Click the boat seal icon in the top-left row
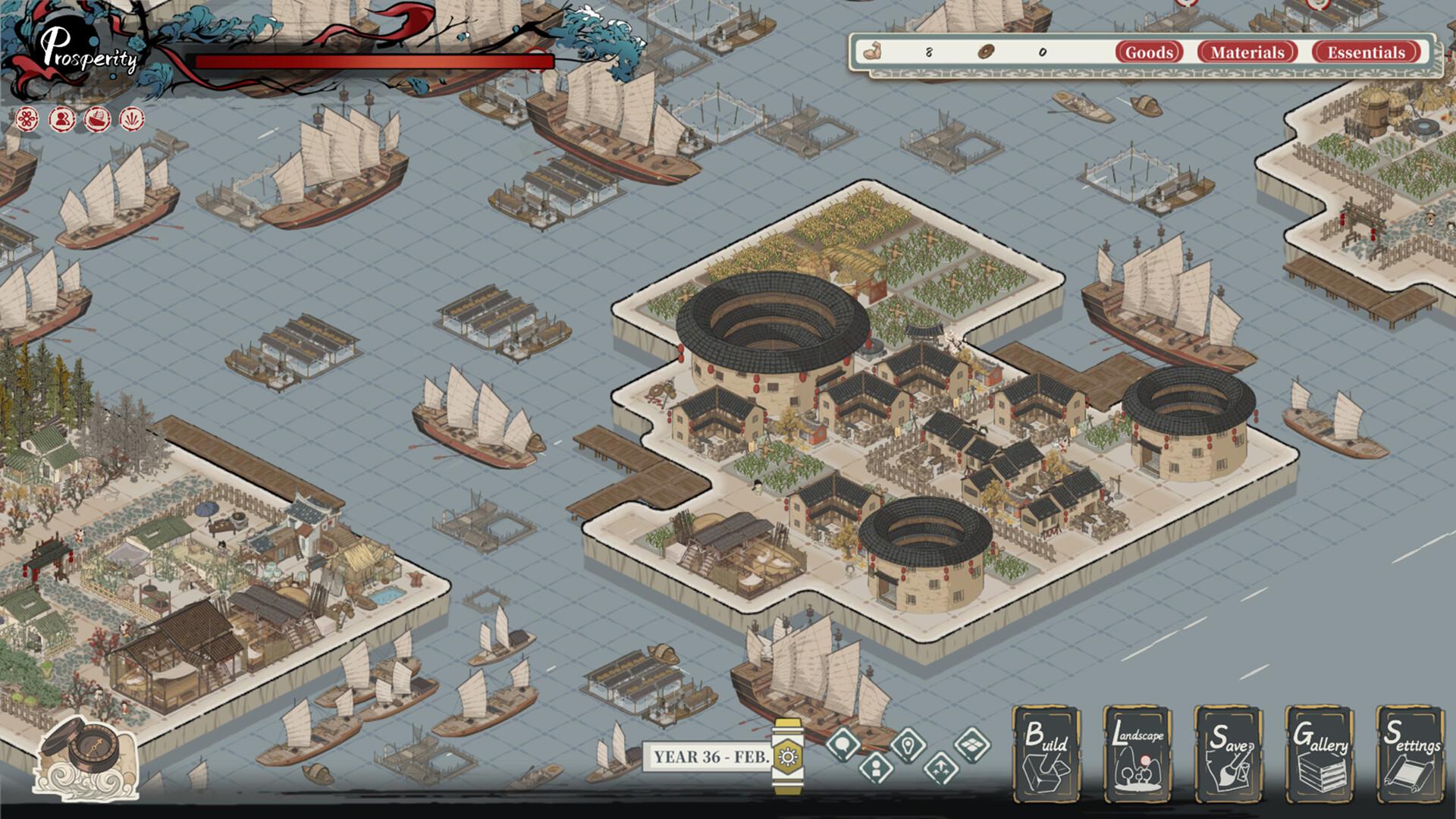 click(x=96, y=118)
